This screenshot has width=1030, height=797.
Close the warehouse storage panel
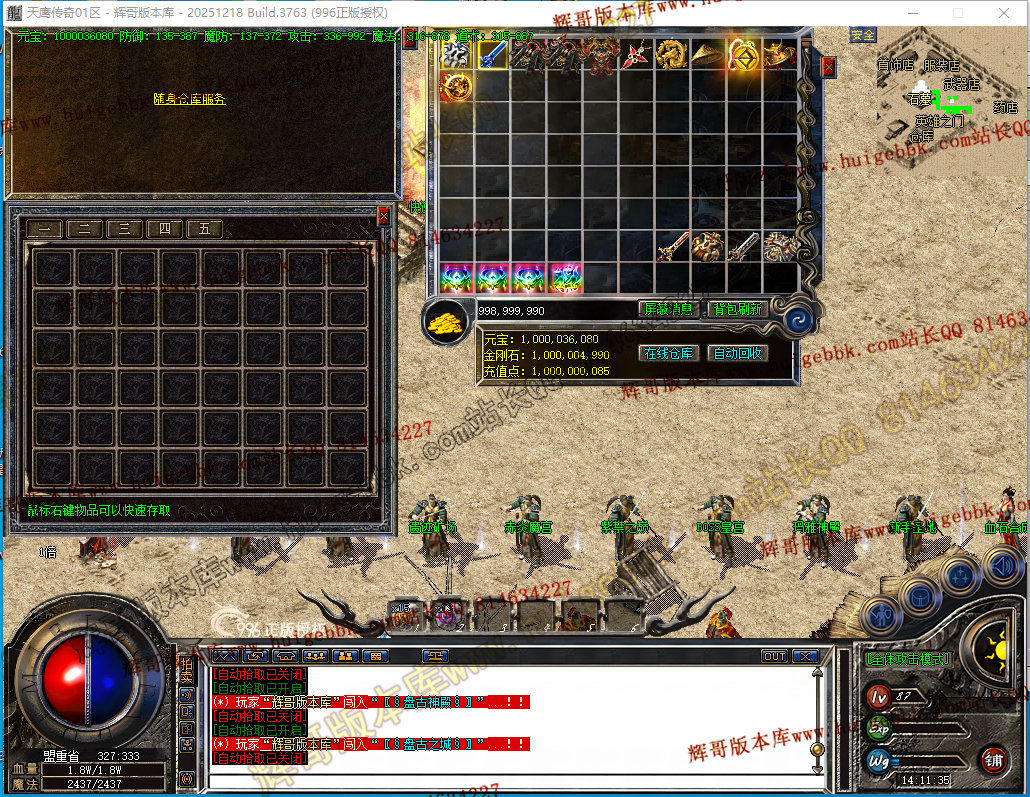(384, 215)
